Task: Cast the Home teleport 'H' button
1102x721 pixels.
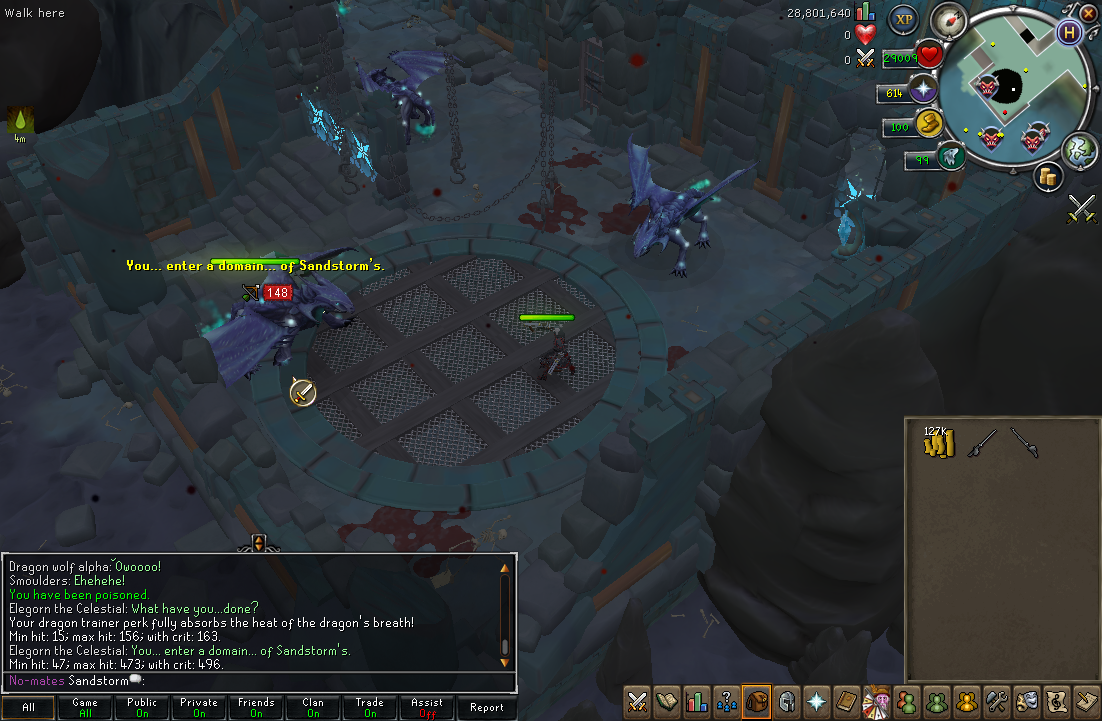Action: (x=1070, y=31)
